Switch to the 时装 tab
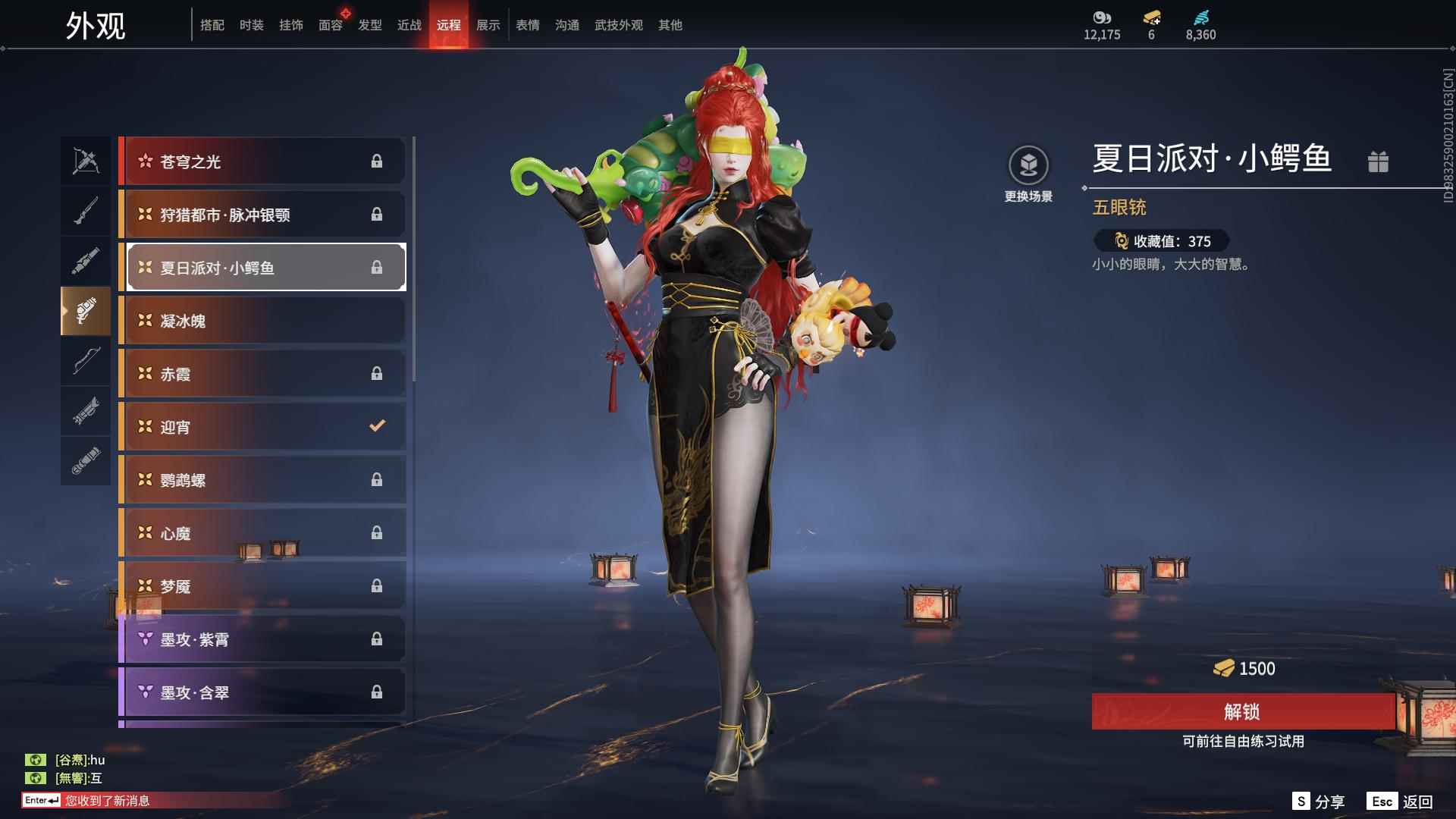This screenshot has height=819, width=1456. (x=252, y=25)
